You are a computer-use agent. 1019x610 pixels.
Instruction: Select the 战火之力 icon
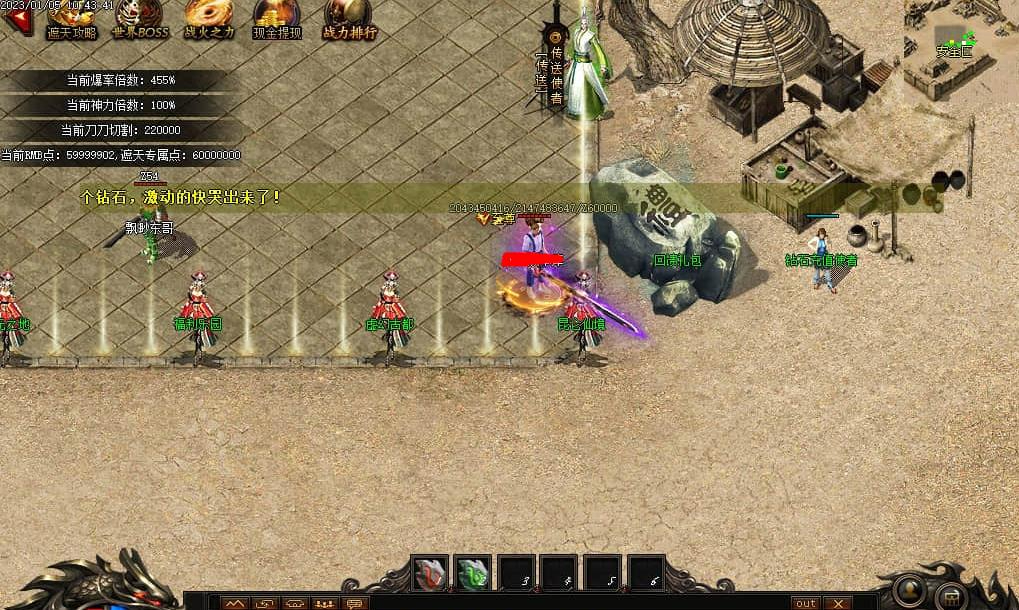point(208,17)
